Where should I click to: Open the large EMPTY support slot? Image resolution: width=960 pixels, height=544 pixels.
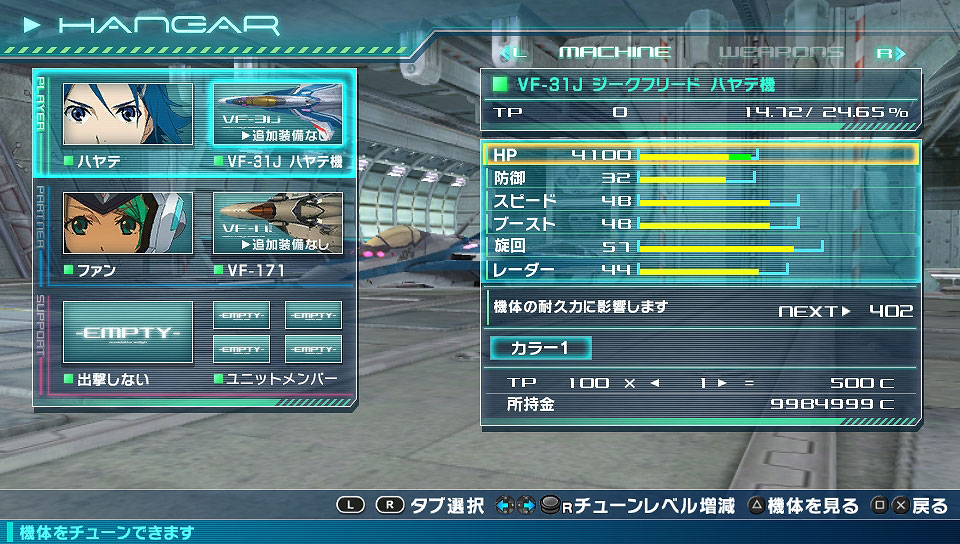128,332
